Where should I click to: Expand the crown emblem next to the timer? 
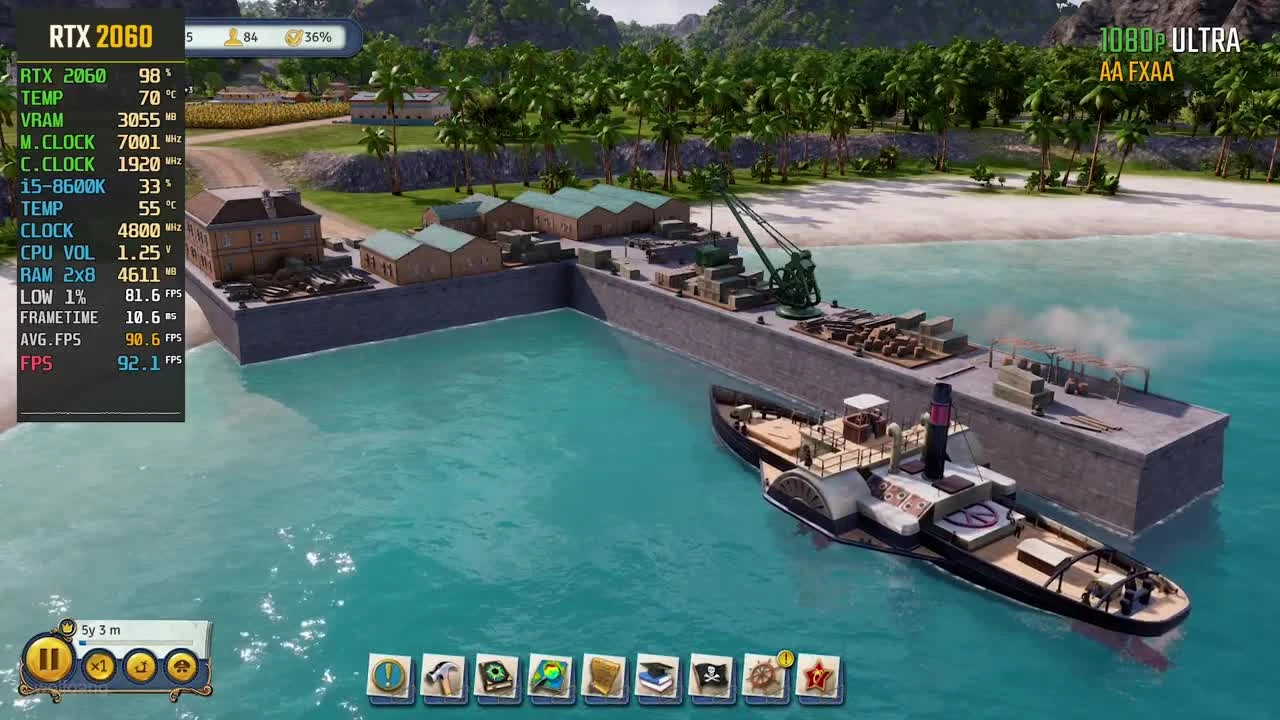tap(66, 629)
